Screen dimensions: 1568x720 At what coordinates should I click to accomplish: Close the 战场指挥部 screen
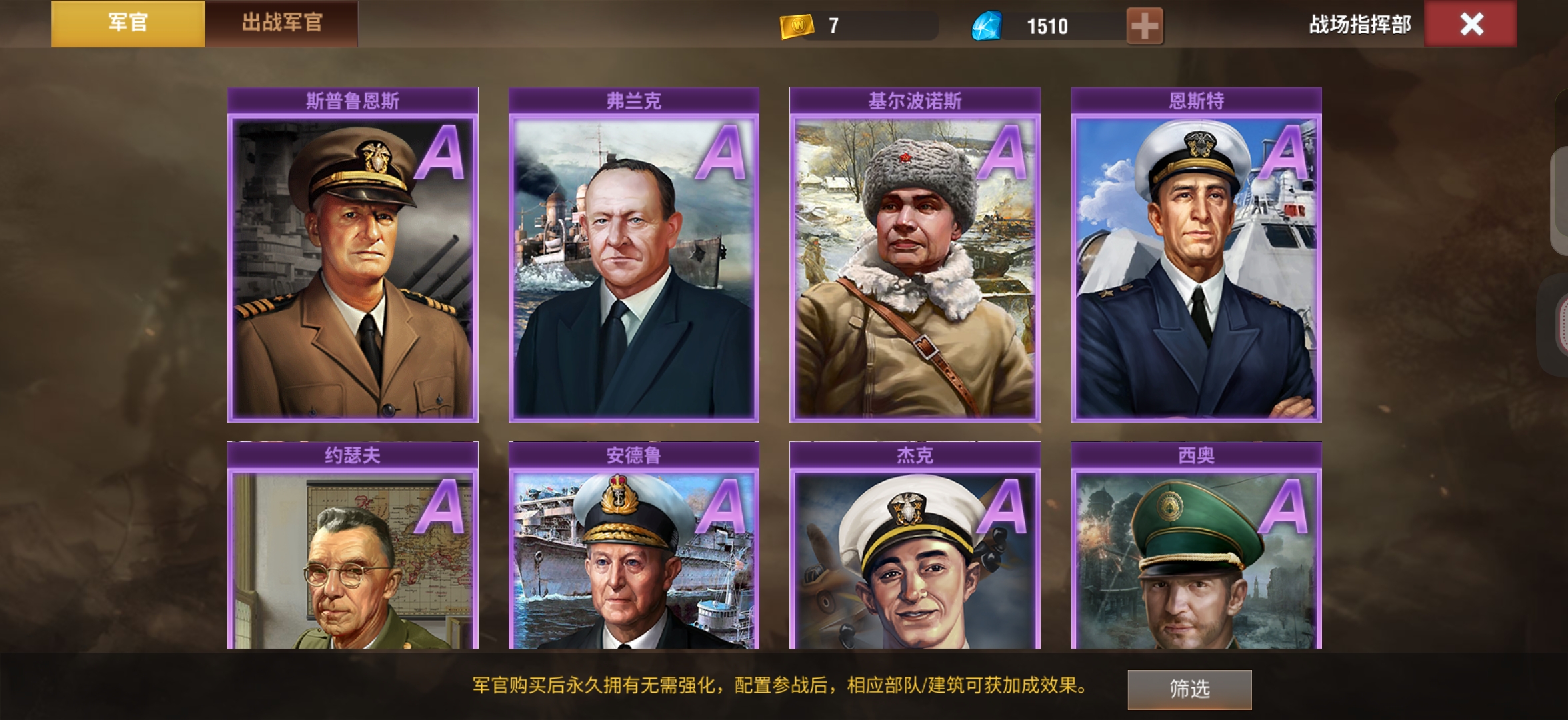pyautogui.click(x=1471, y=25)
